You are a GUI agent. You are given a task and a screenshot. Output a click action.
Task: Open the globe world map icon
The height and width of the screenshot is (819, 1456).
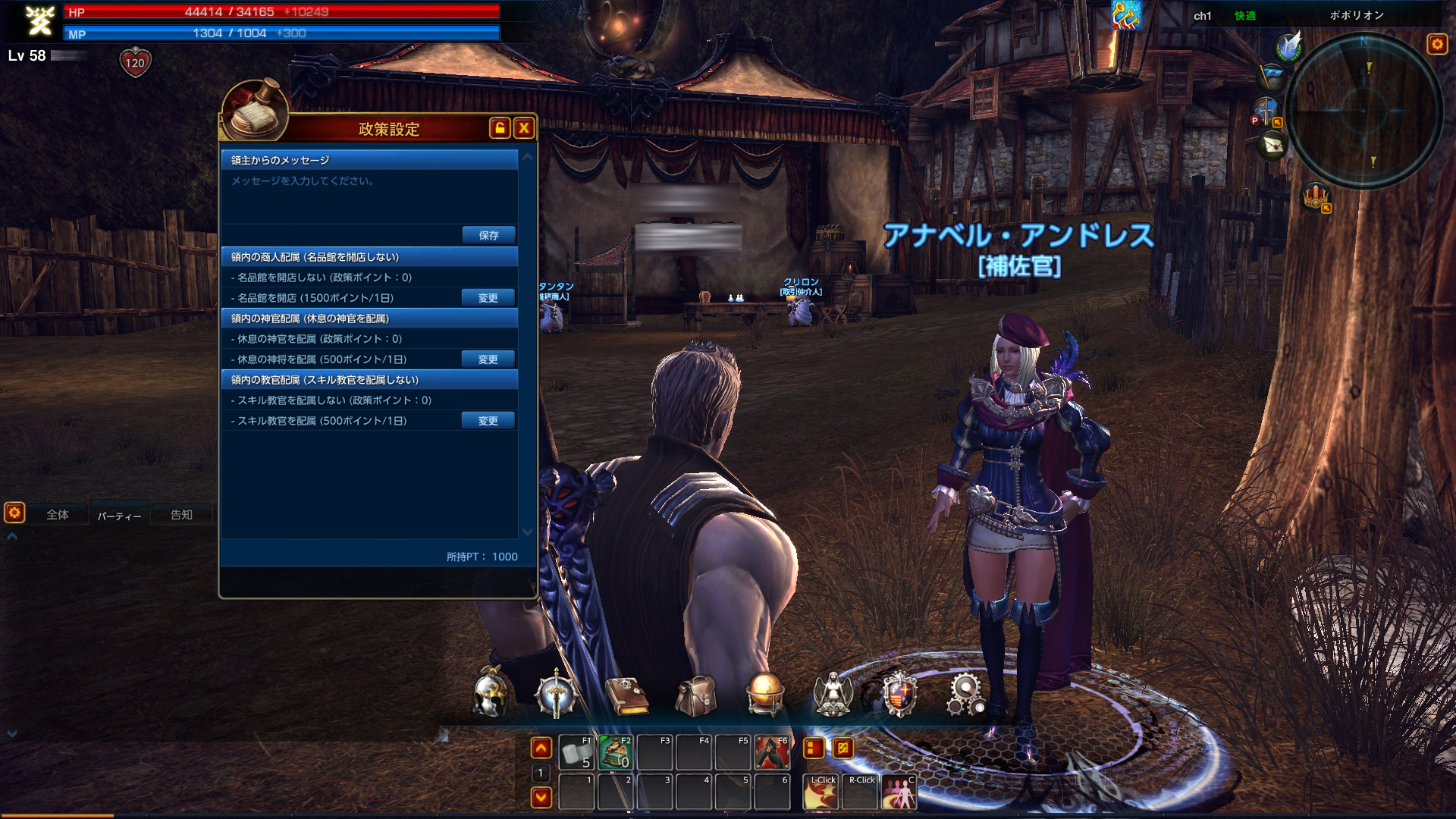764,694
